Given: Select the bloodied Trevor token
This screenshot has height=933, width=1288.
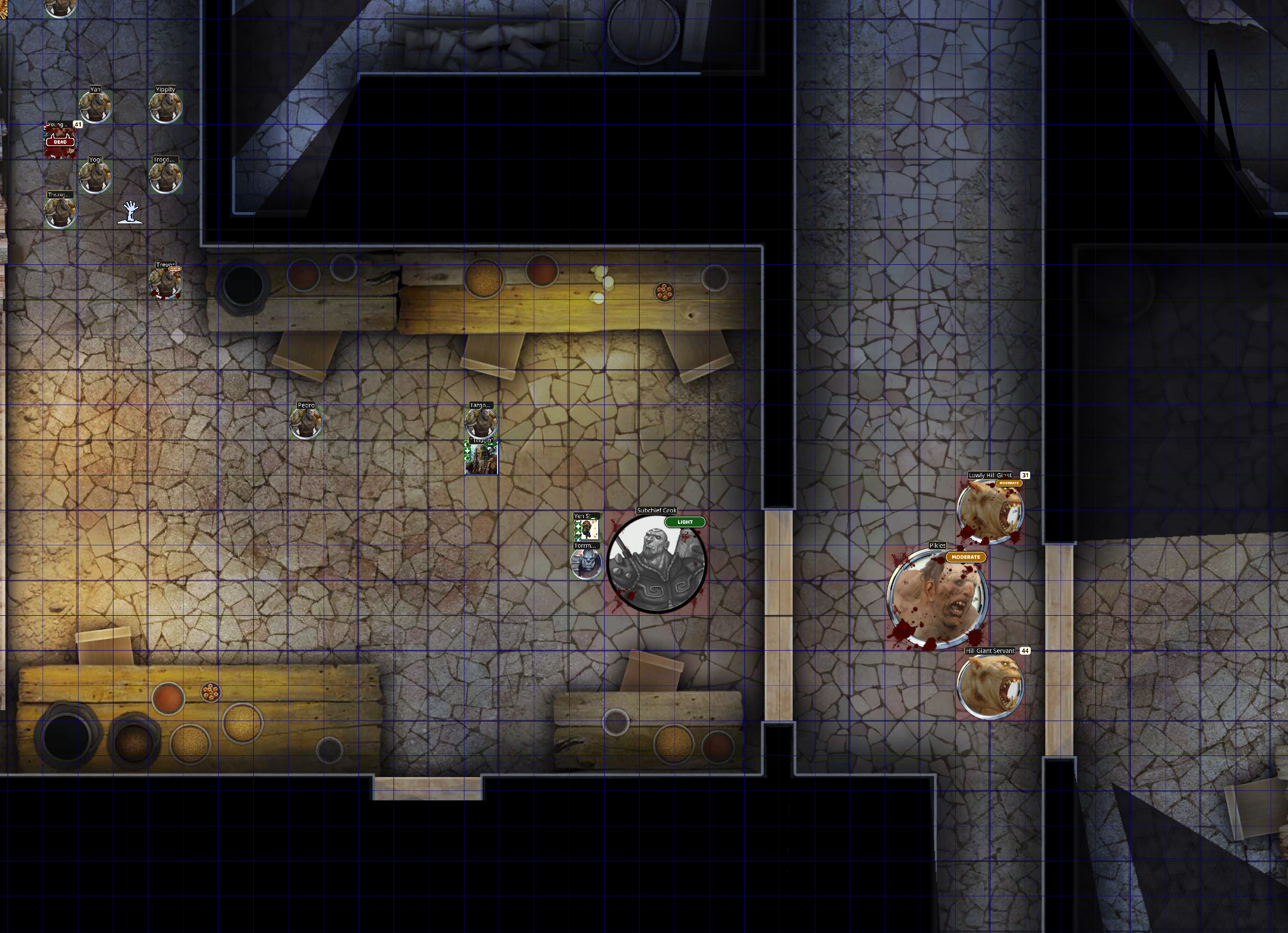Looking at the screenshot, I should 166,283.
